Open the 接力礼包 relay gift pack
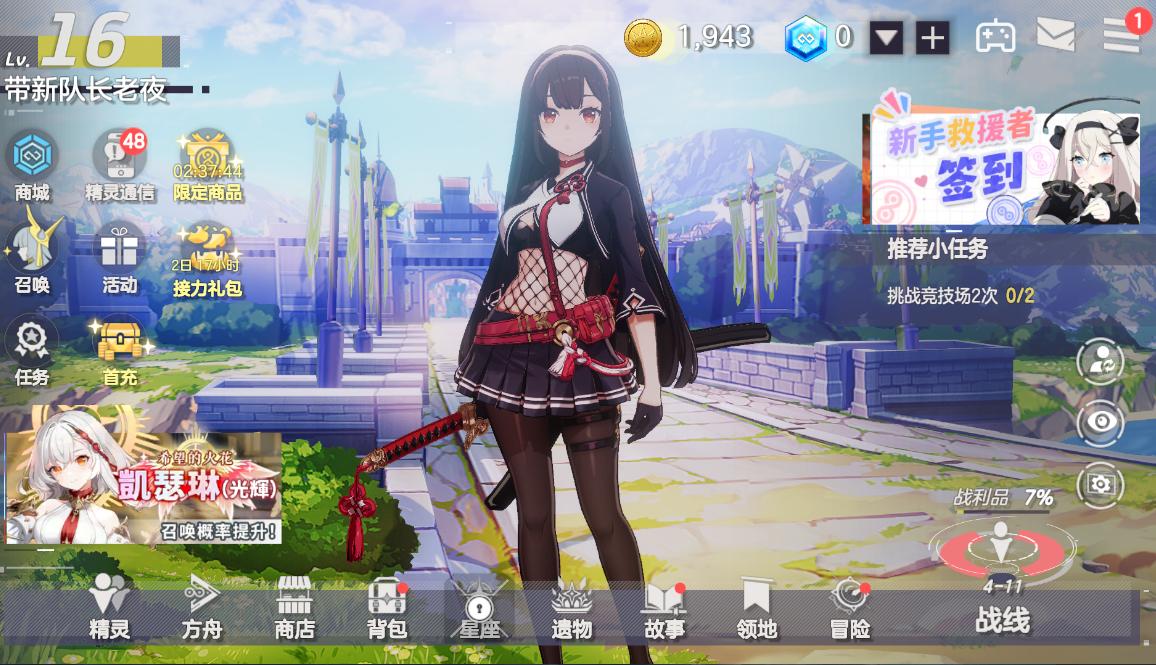 (x=208, y=256)
